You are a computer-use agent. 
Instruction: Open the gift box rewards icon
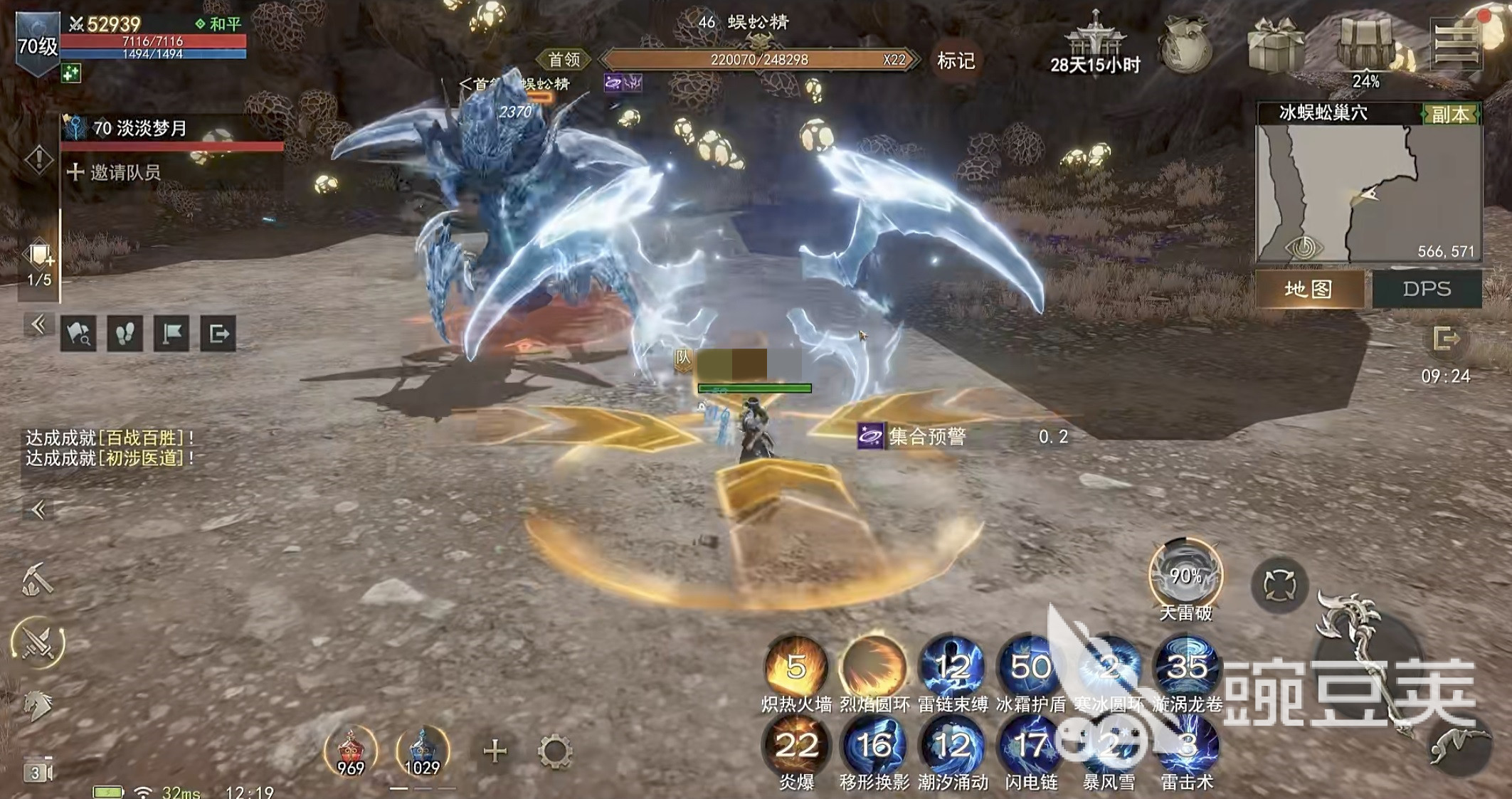pos(1276,46)
